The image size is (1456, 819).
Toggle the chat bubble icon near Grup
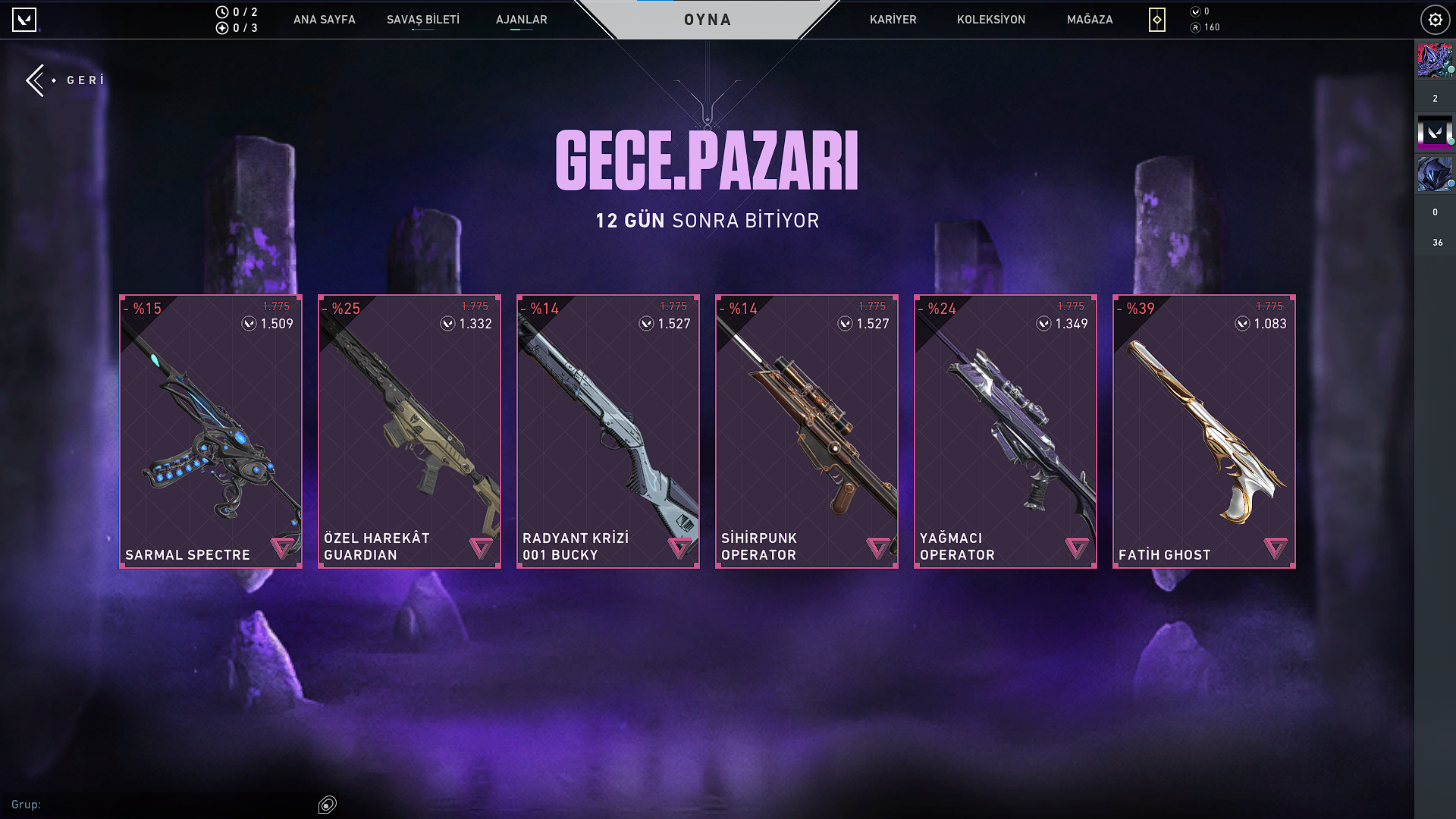(328, 805)
